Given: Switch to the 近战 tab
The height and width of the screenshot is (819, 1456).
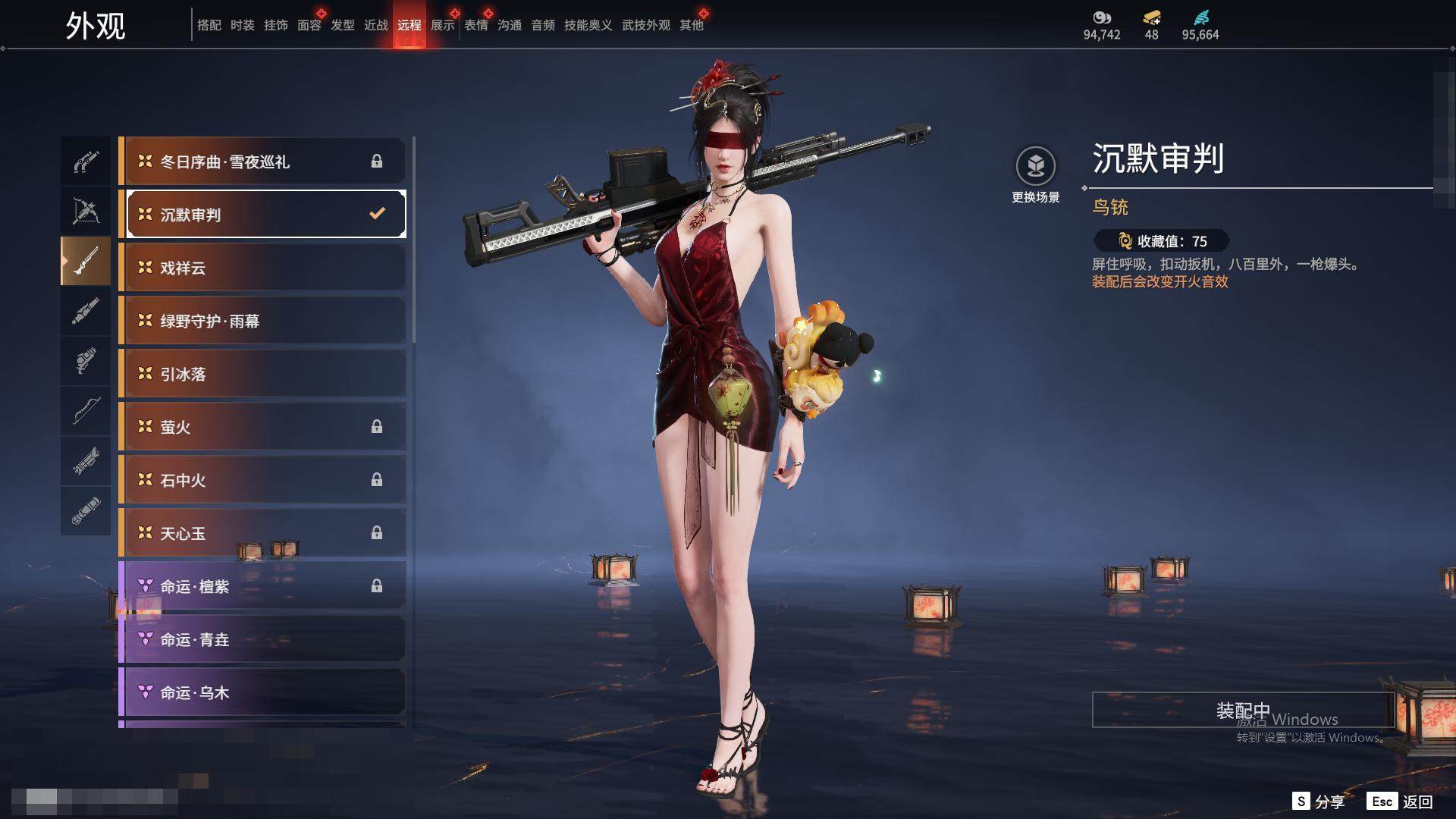Looking at the screenshot, I should point(376,25).
